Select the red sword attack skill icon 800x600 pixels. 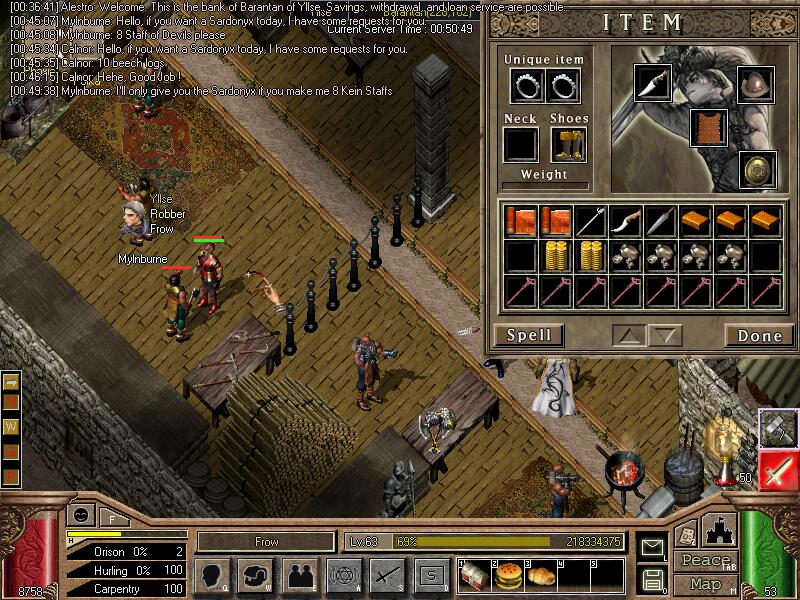tap(777, 469)
